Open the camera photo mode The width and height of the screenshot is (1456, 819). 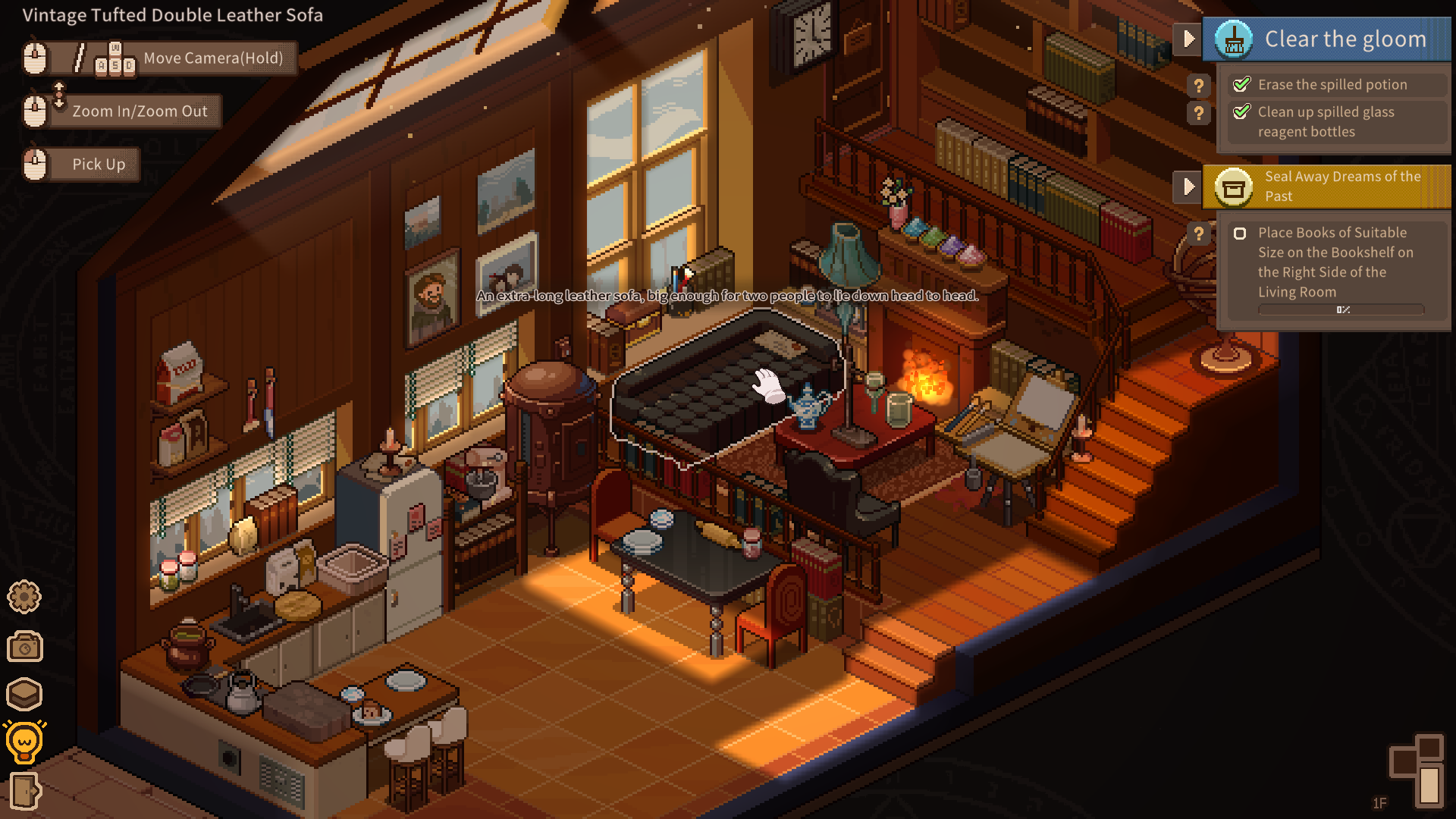pyautogui.click(x=24, y=647)
